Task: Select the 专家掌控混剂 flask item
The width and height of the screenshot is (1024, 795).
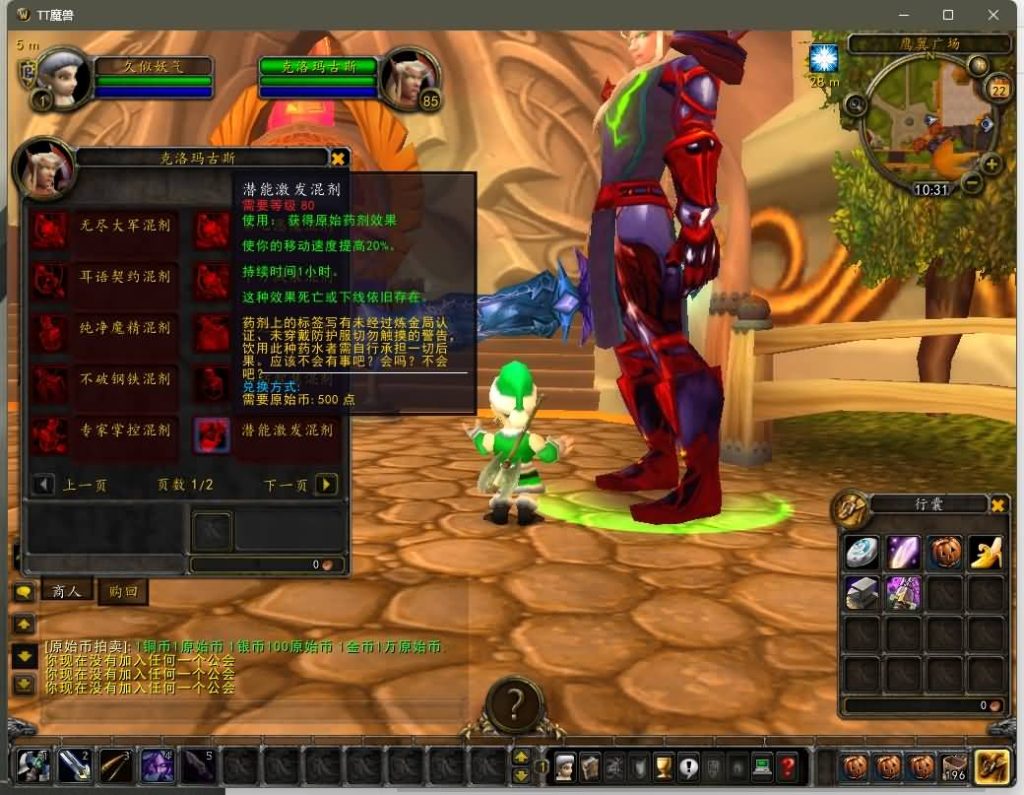Action: click(50, 433)
